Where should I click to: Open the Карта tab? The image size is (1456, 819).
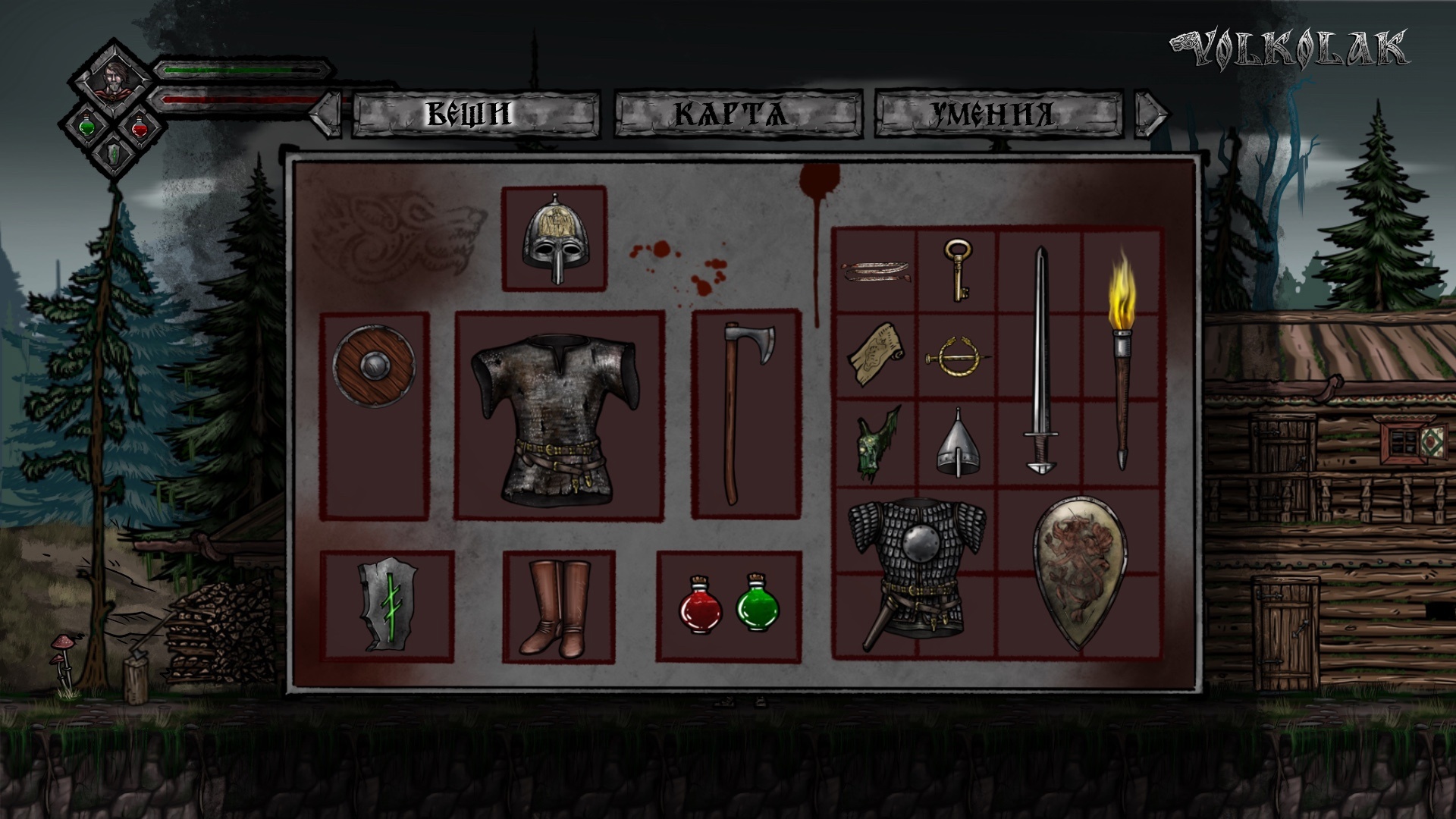737,114
